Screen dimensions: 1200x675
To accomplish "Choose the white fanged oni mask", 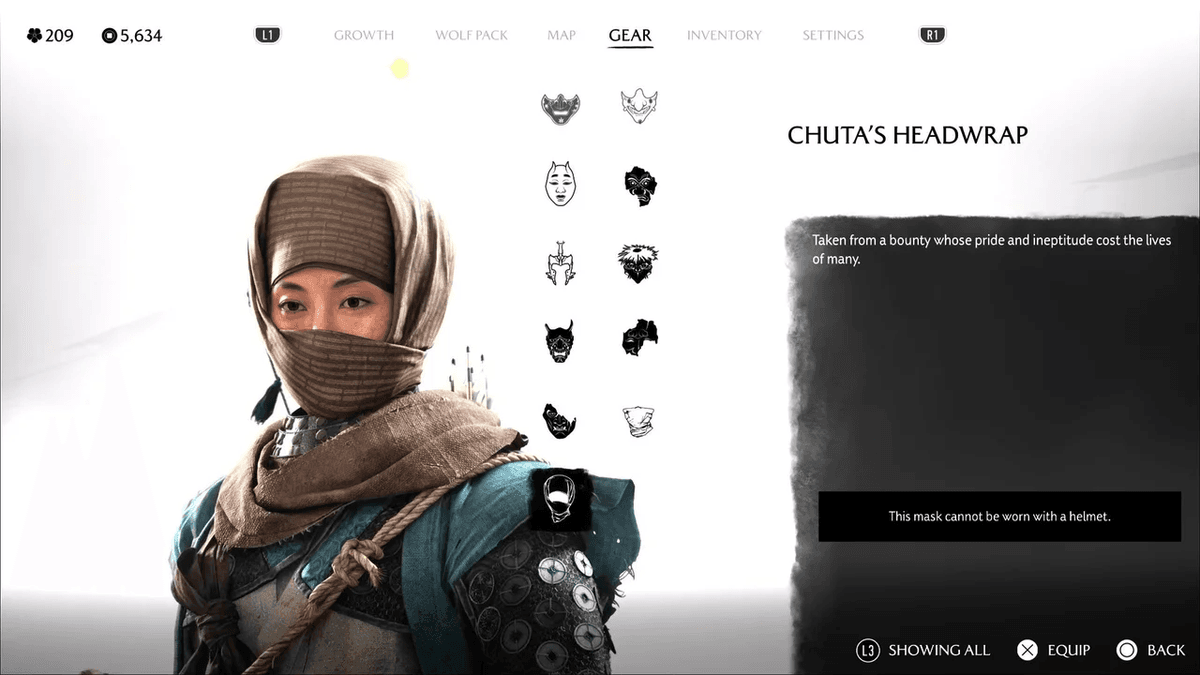I will coord(639,106).
